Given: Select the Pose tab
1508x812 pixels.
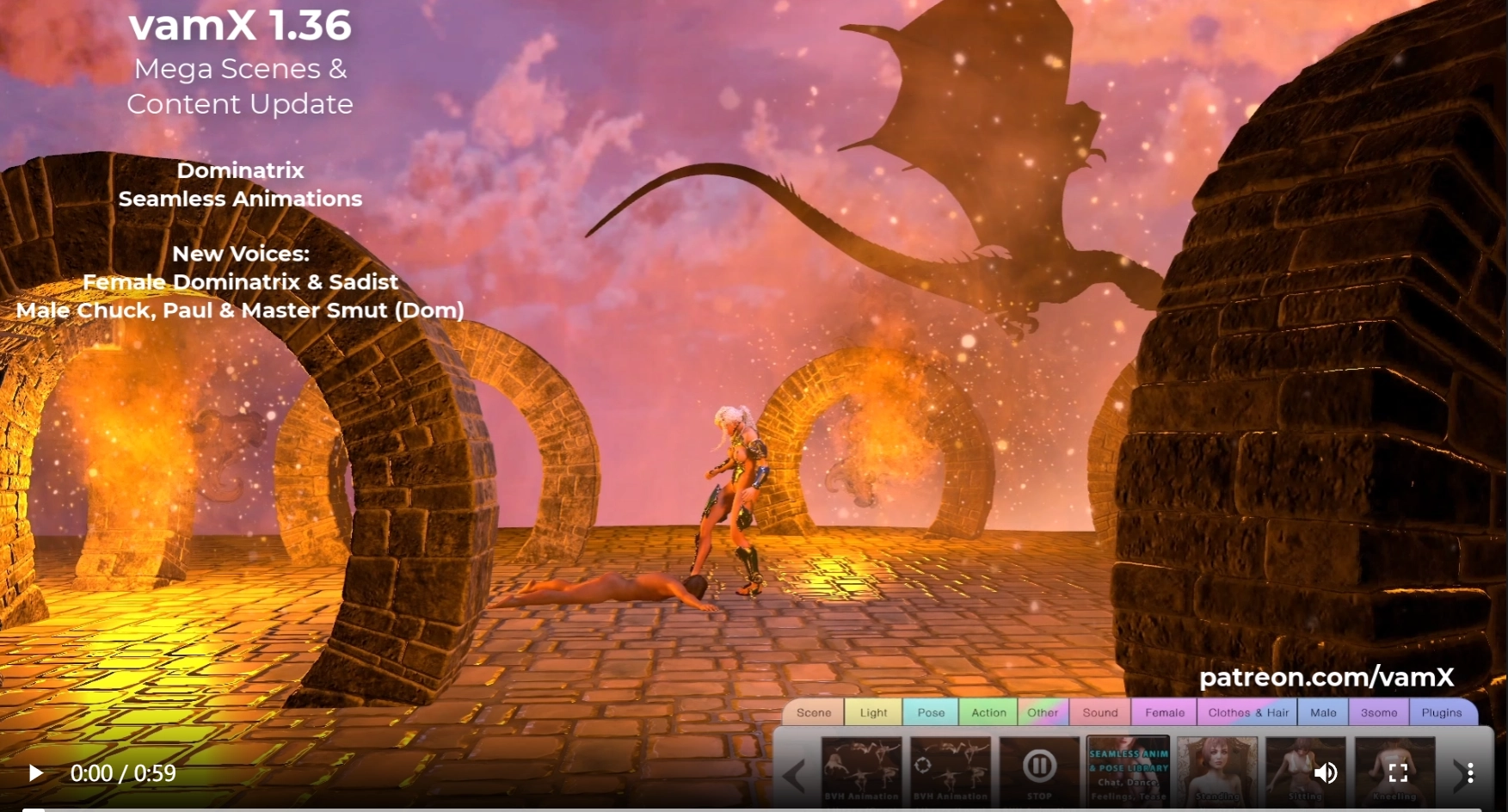Looking at the screenshot, I should pos(931,712).
